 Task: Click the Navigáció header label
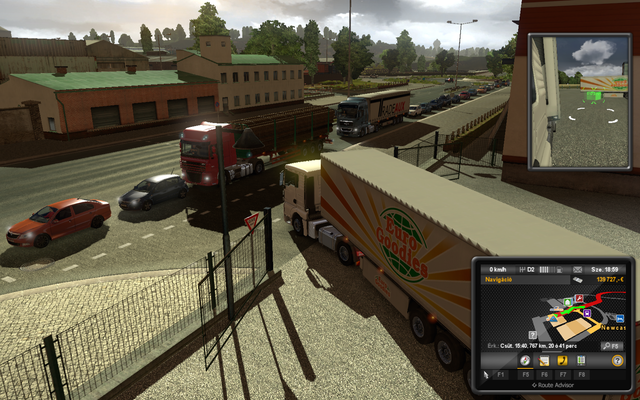tap(500, 281)
